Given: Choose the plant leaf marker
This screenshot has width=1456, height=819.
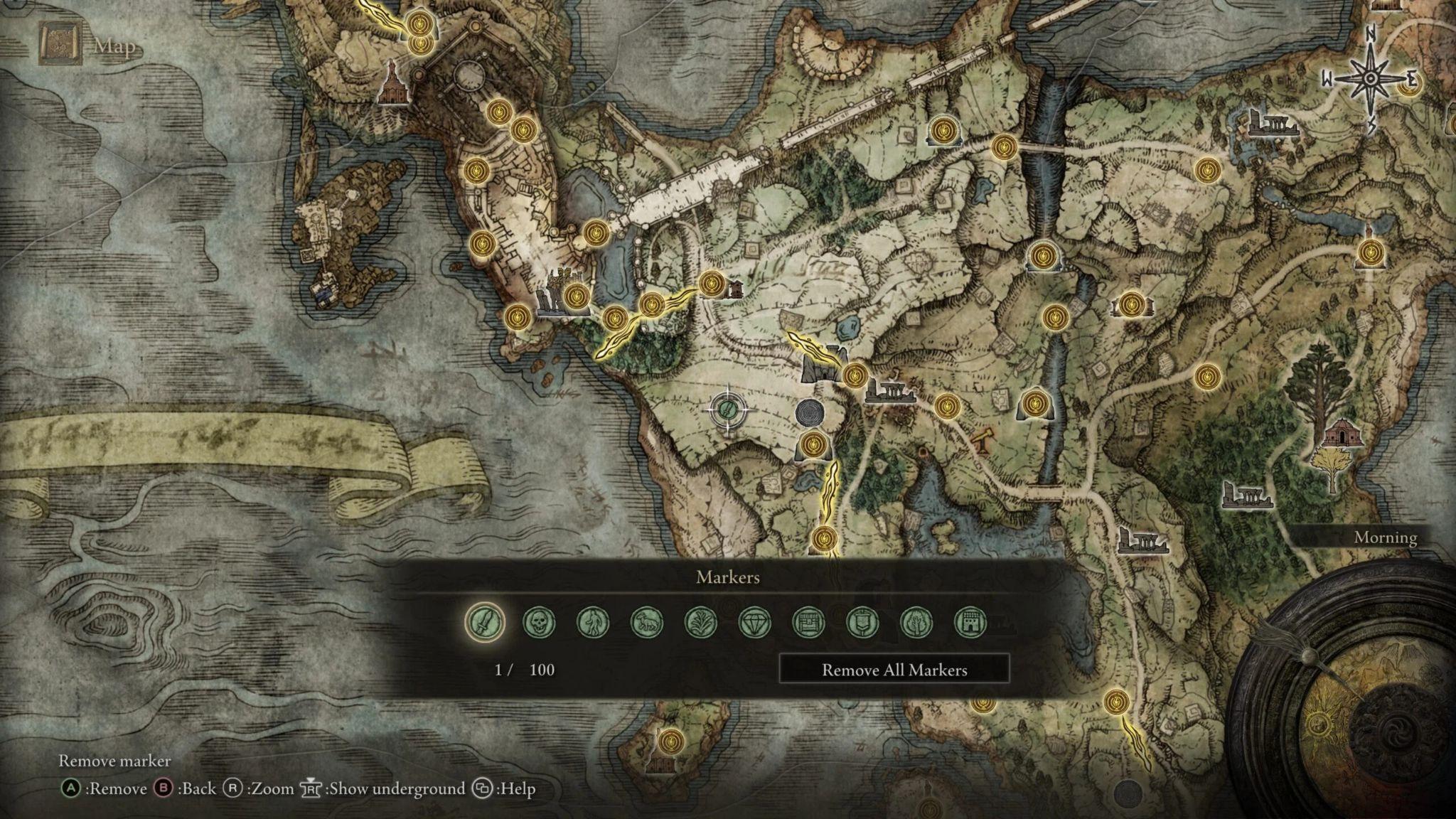Looking at the screenshot, I should 701,623.
